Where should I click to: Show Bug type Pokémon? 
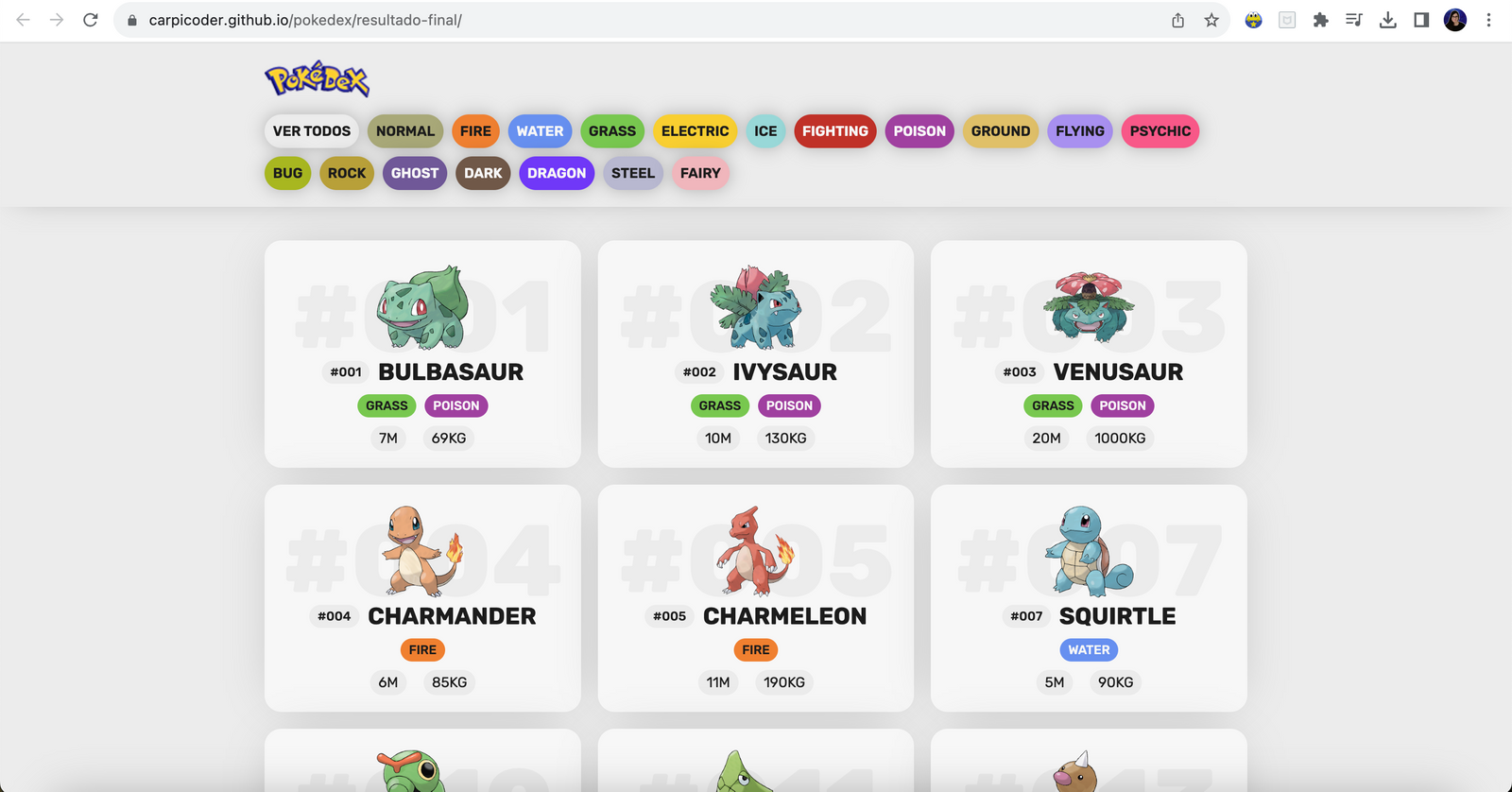[x=287, y=173]
